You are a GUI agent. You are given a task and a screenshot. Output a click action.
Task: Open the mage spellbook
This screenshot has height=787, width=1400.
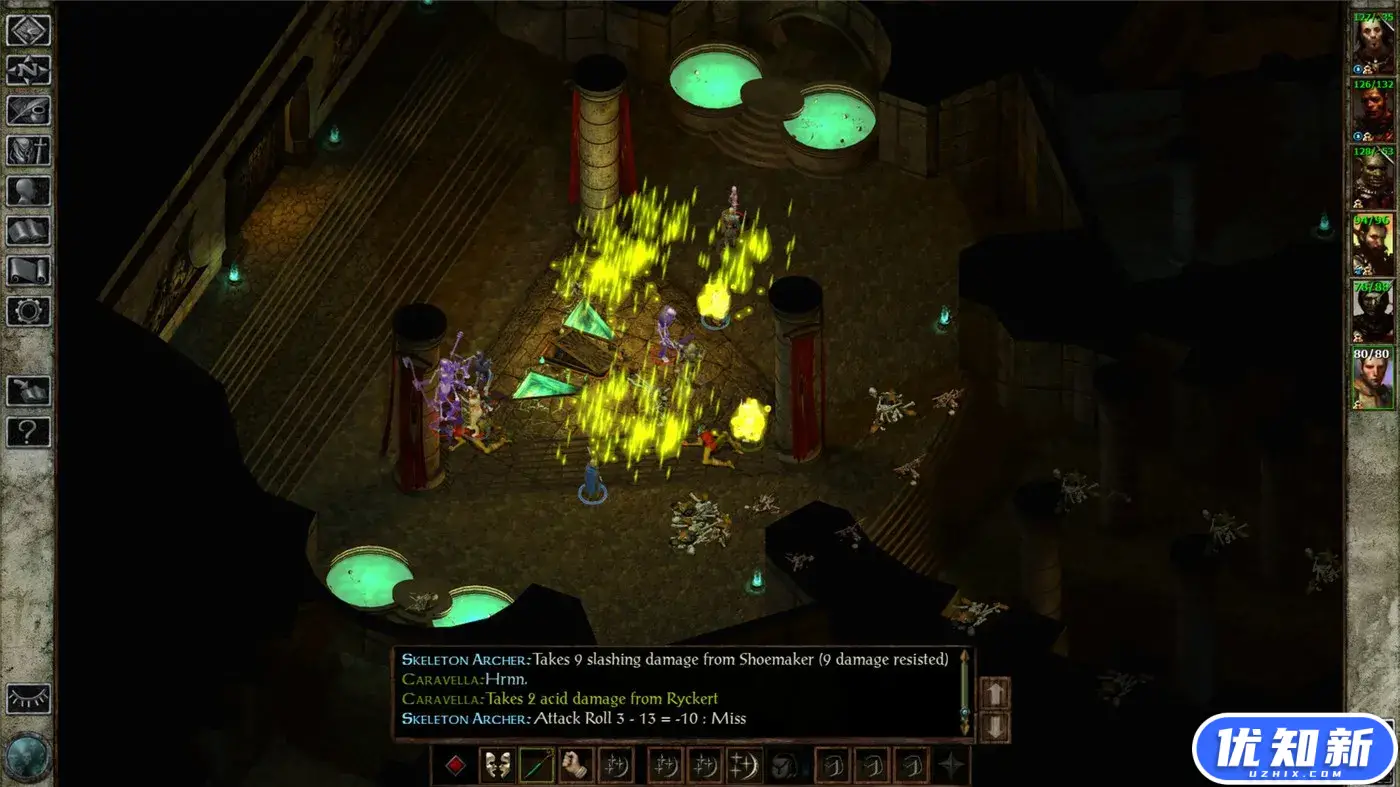28,231
